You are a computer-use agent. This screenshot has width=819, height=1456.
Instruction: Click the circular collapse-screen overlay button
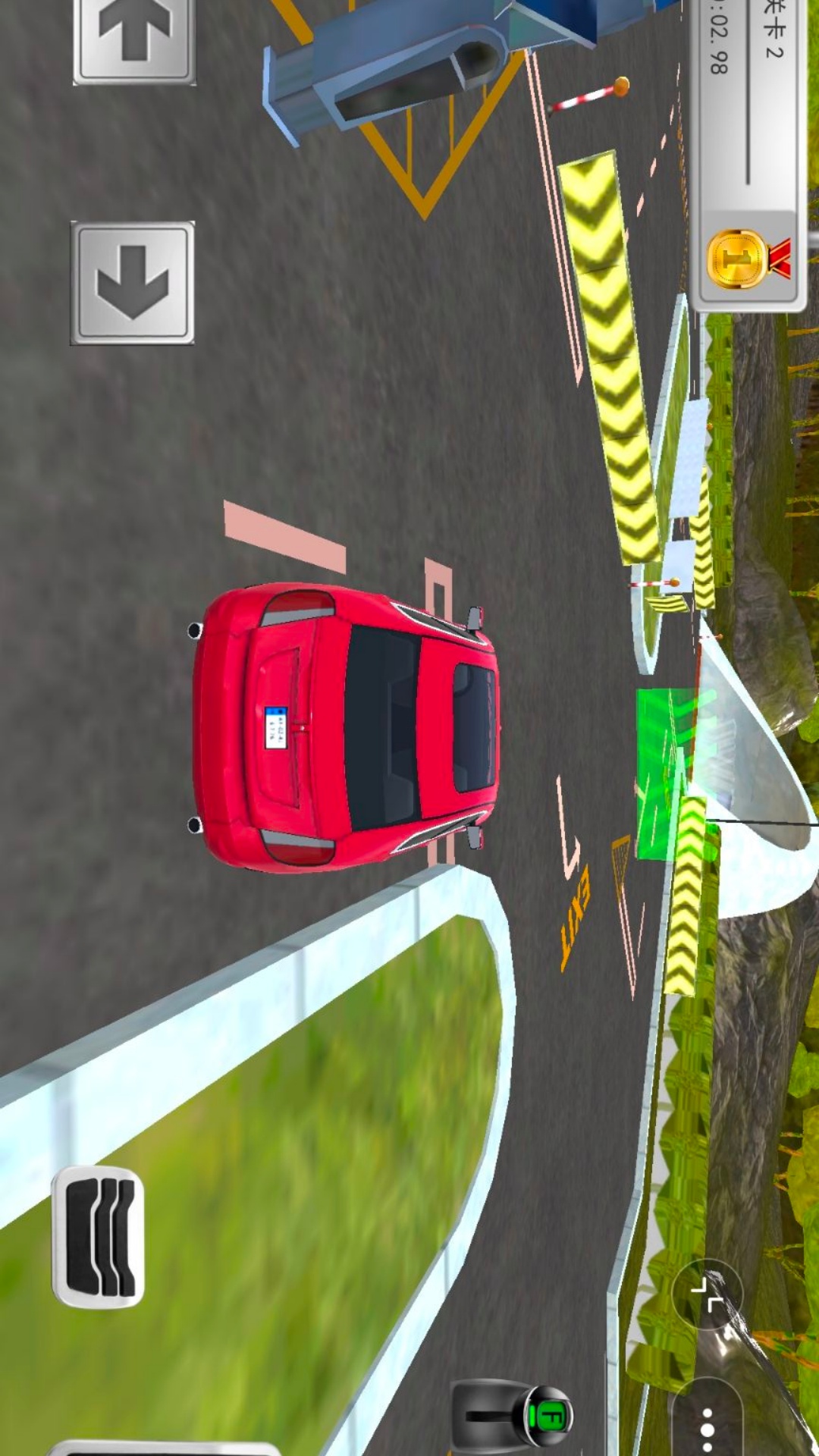point(708,1294)
